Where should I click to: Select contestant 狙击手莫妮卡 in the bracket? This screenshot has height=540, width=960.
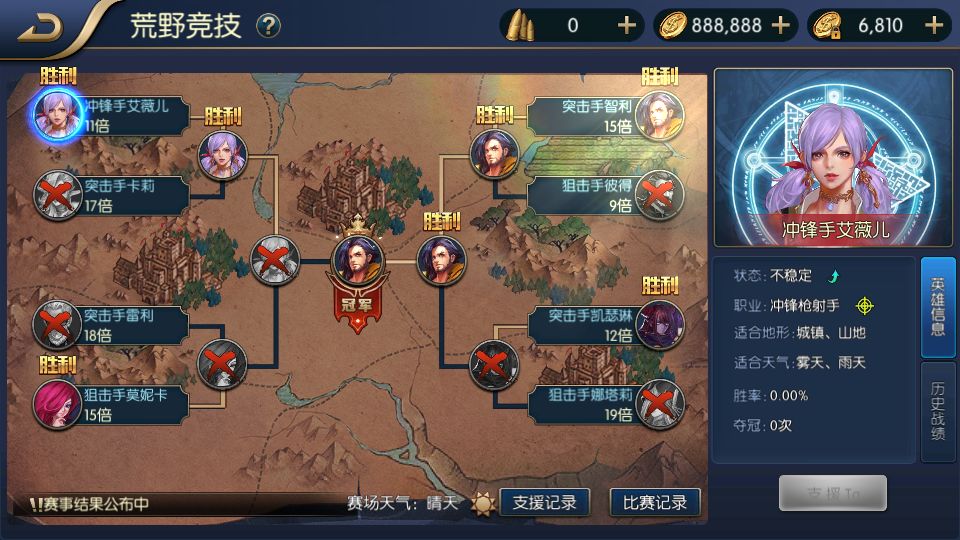56,403
